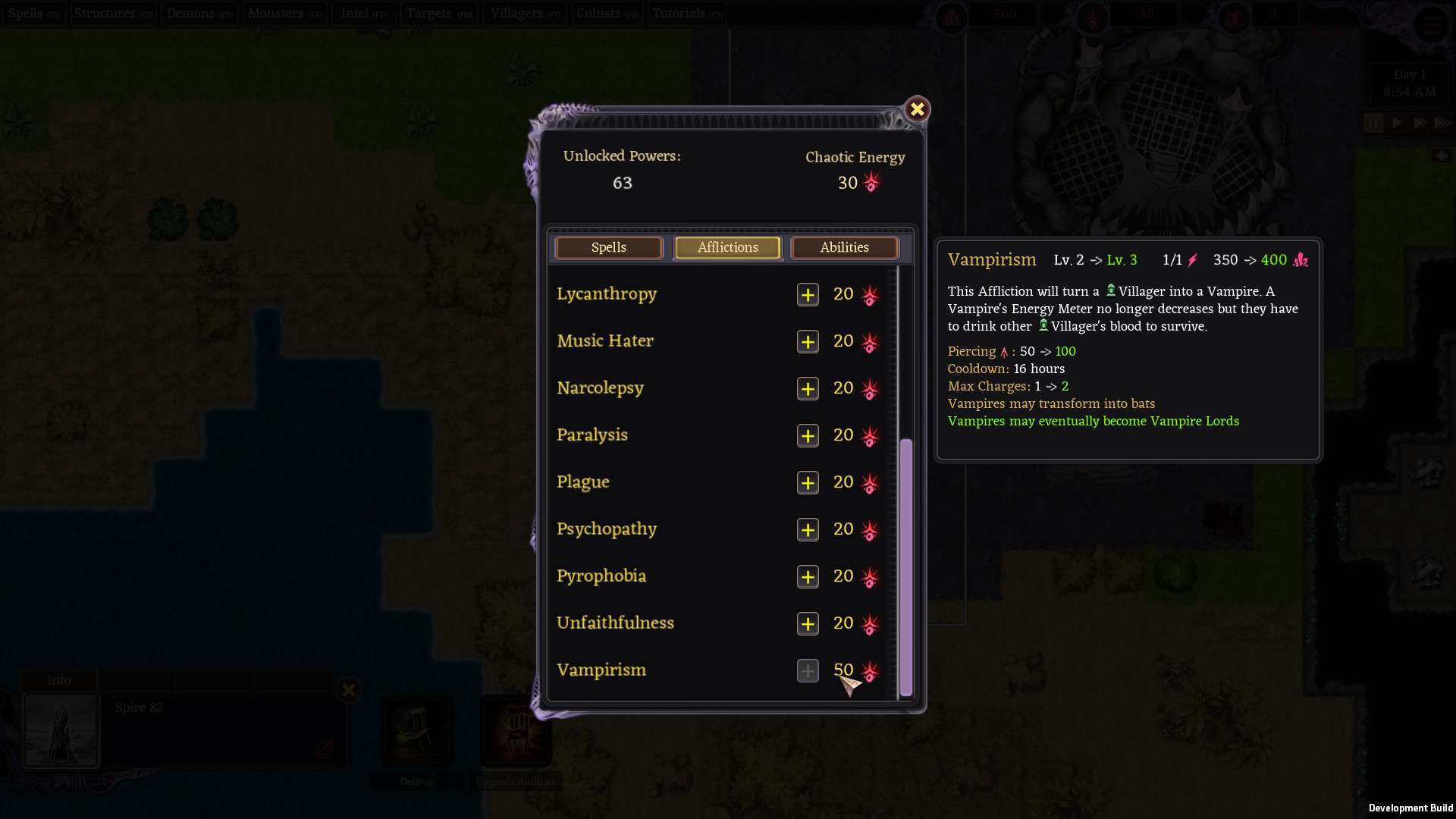The height and width of the screenshot is (819, 1456).
Task: Select the Afflictions tab
Action: [x=727, y=248]
